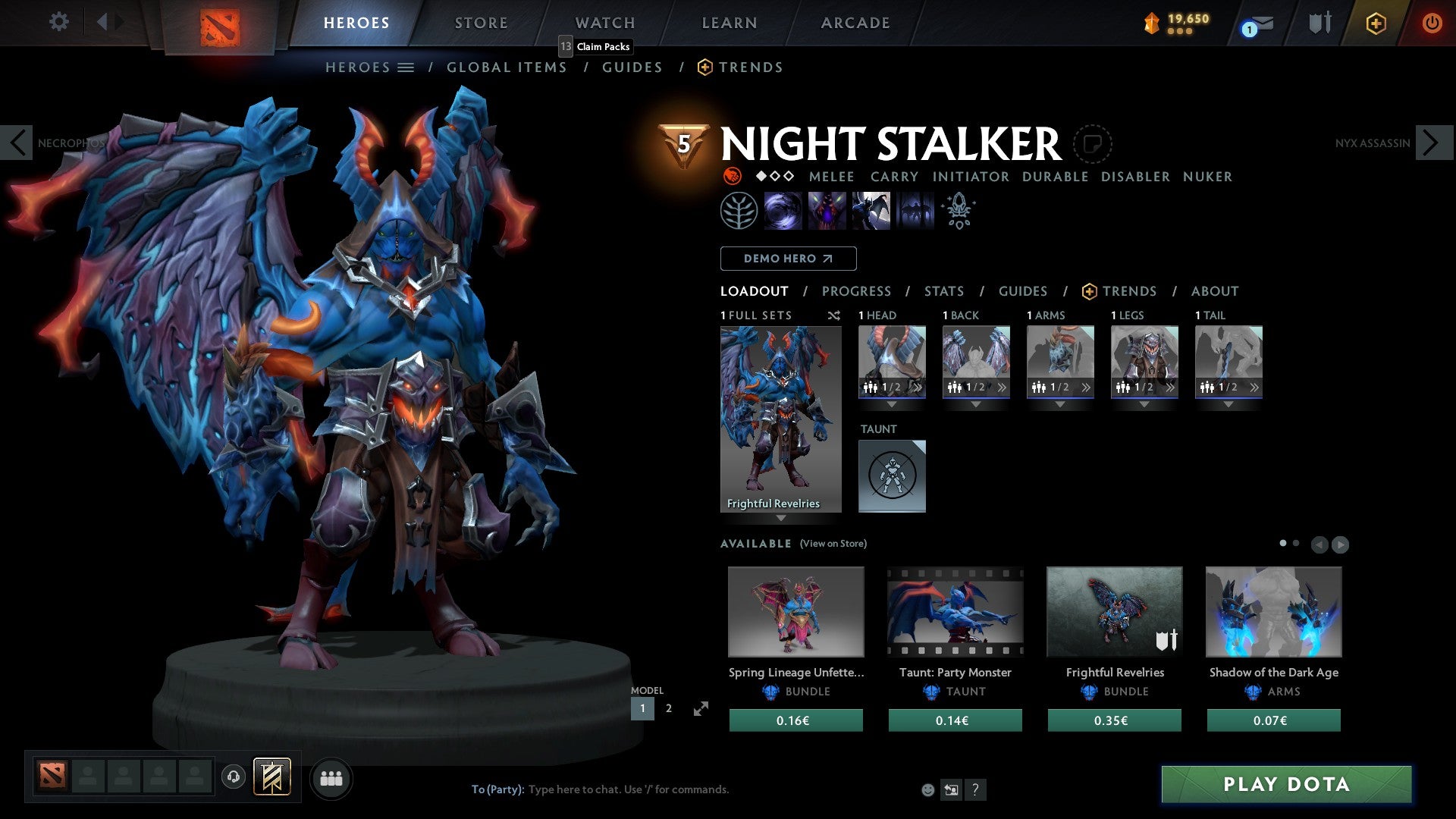Image resolution: width=1456 pixels, height=819 pixels.
Task: Open the Learn section
Action: [729, 23]
